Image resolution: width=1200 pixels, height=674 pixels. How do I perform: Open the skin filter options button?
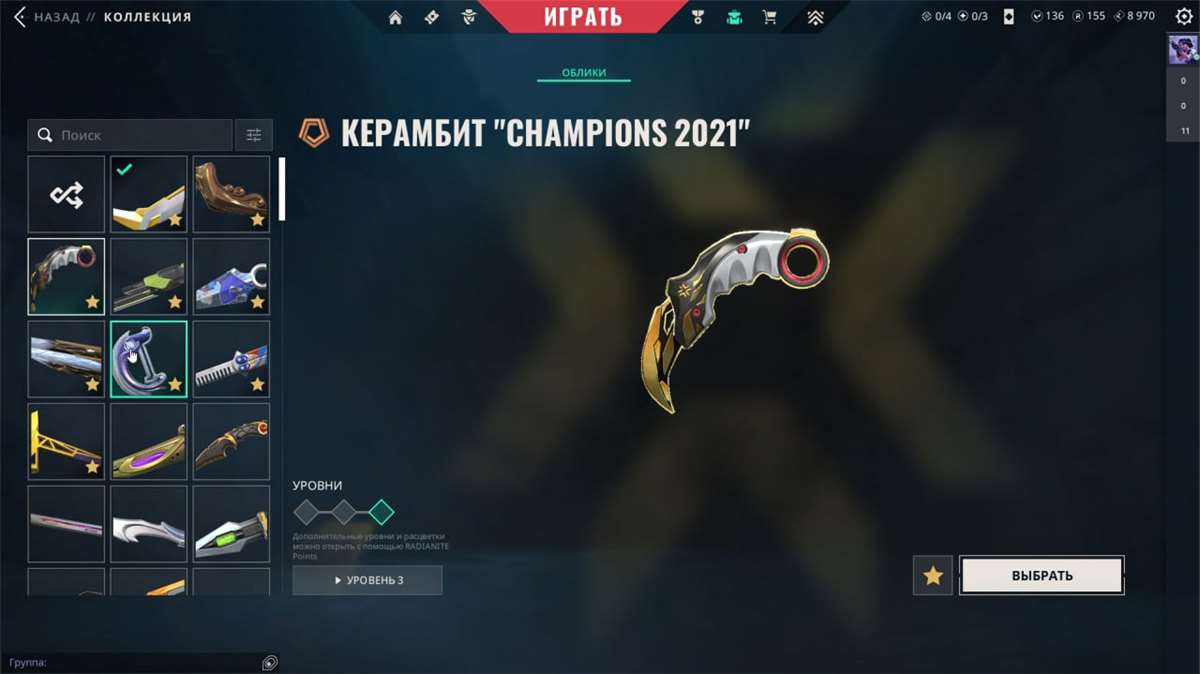point(254,135)
